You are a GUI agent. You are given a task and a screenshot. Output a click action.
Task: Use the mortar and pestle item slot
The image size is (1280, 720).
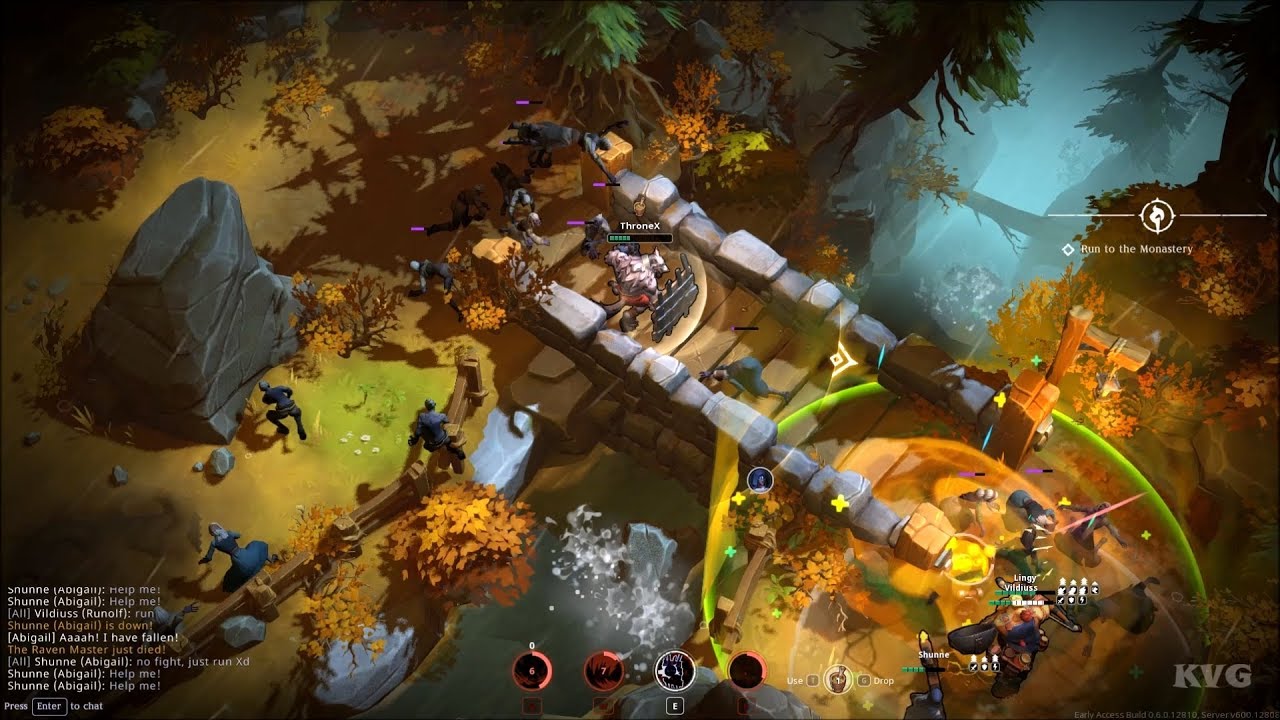[838, 680]
